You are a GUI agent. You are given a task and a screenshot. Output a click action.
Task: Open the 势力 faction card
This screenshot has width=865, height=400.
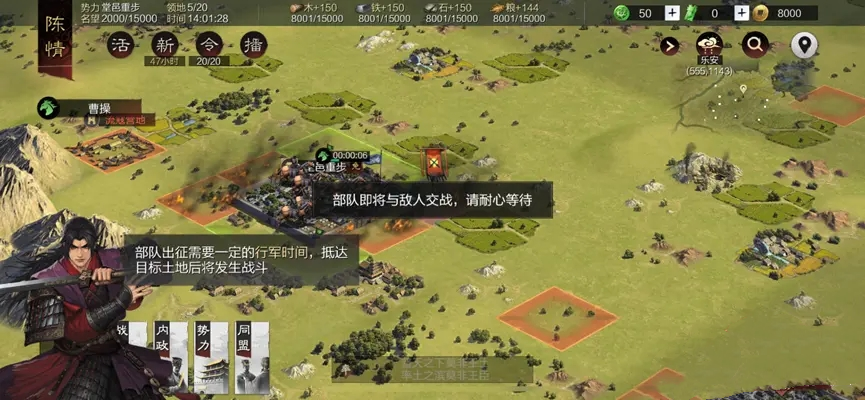(212, 357)
